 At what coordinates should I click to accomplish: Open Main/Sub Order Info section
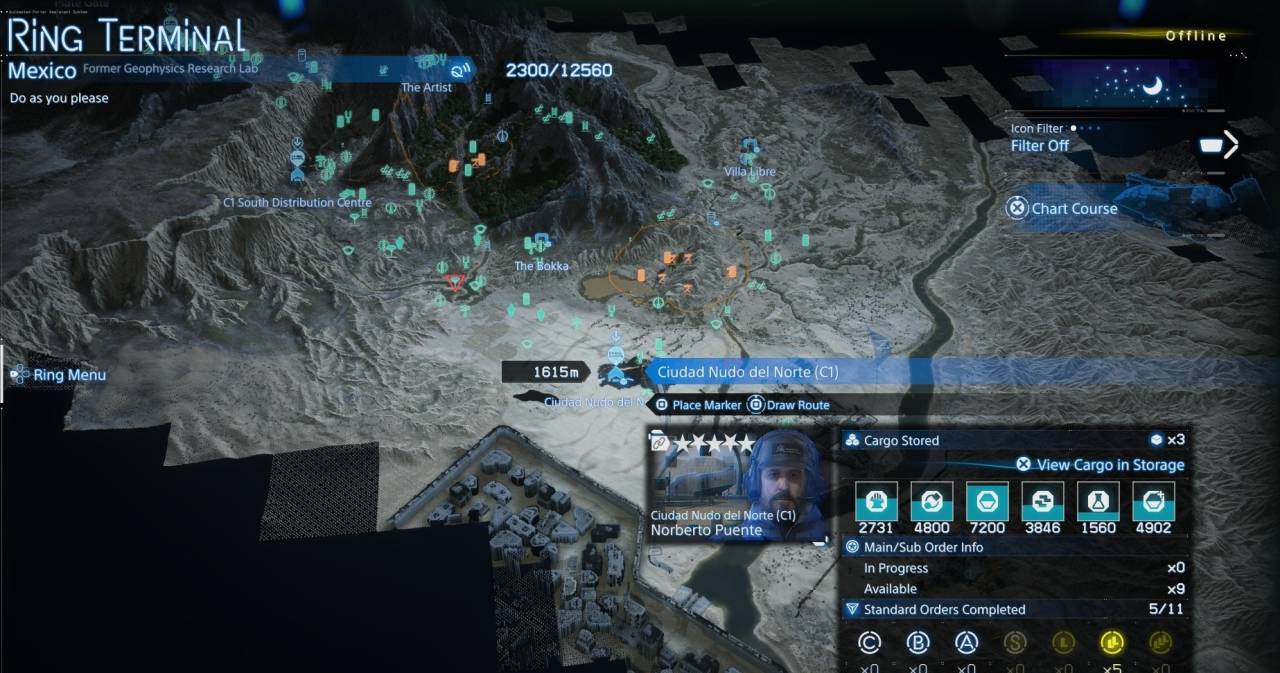point(923,547)
